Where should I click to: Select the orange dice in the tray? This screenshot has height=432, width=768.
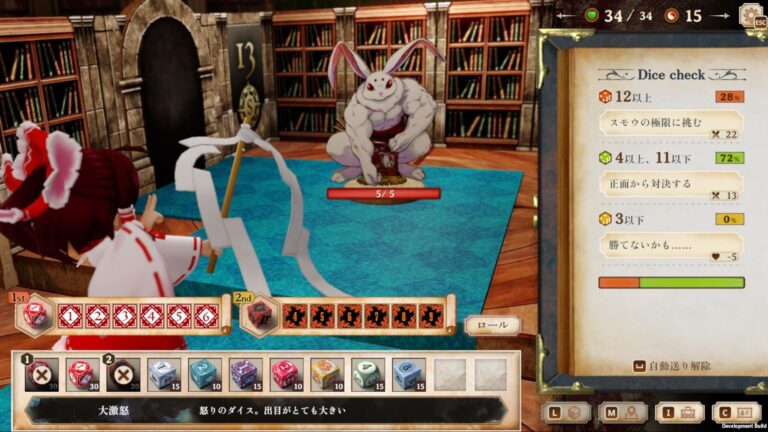325,374
